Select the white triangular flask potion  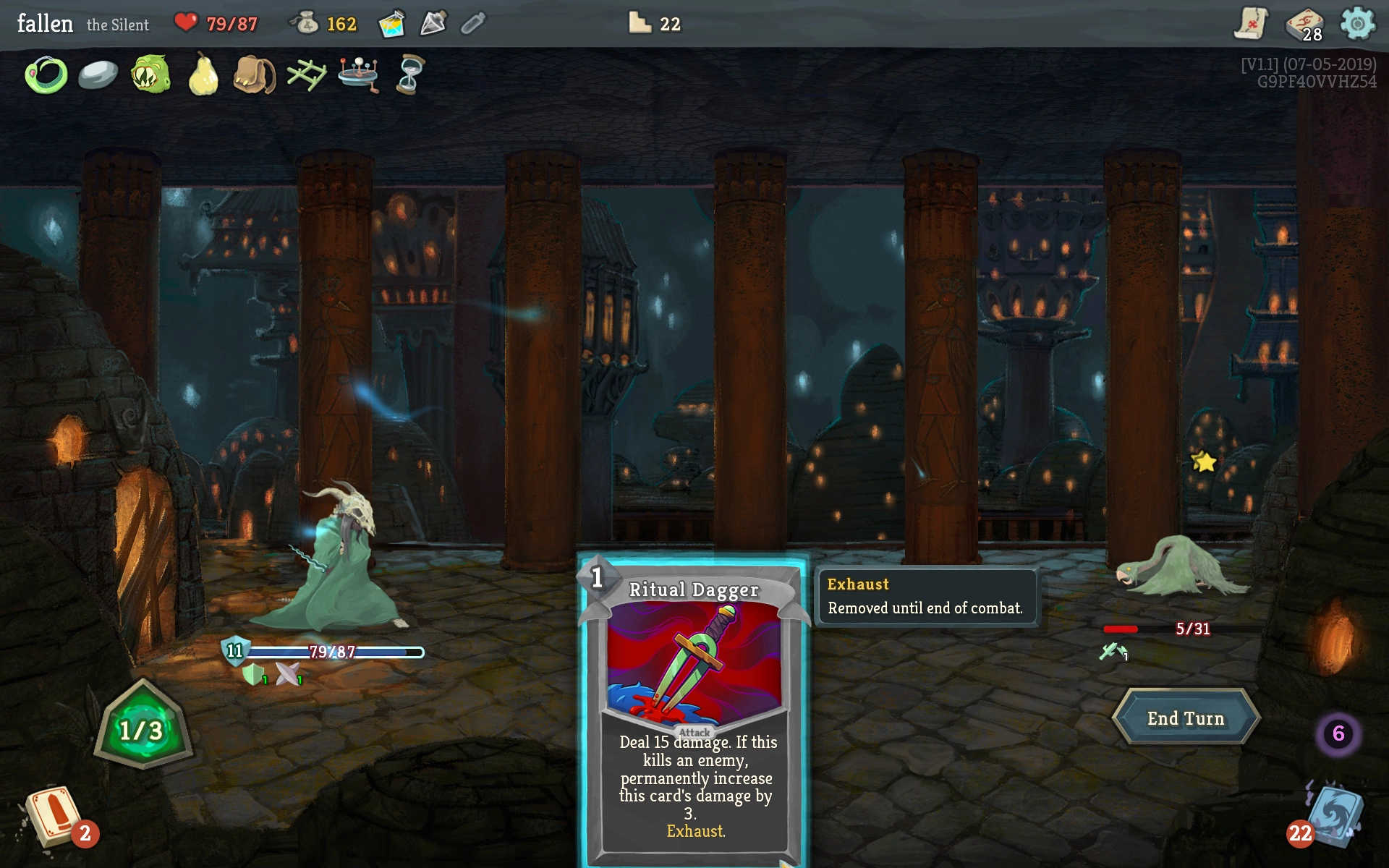coord(433,24)
